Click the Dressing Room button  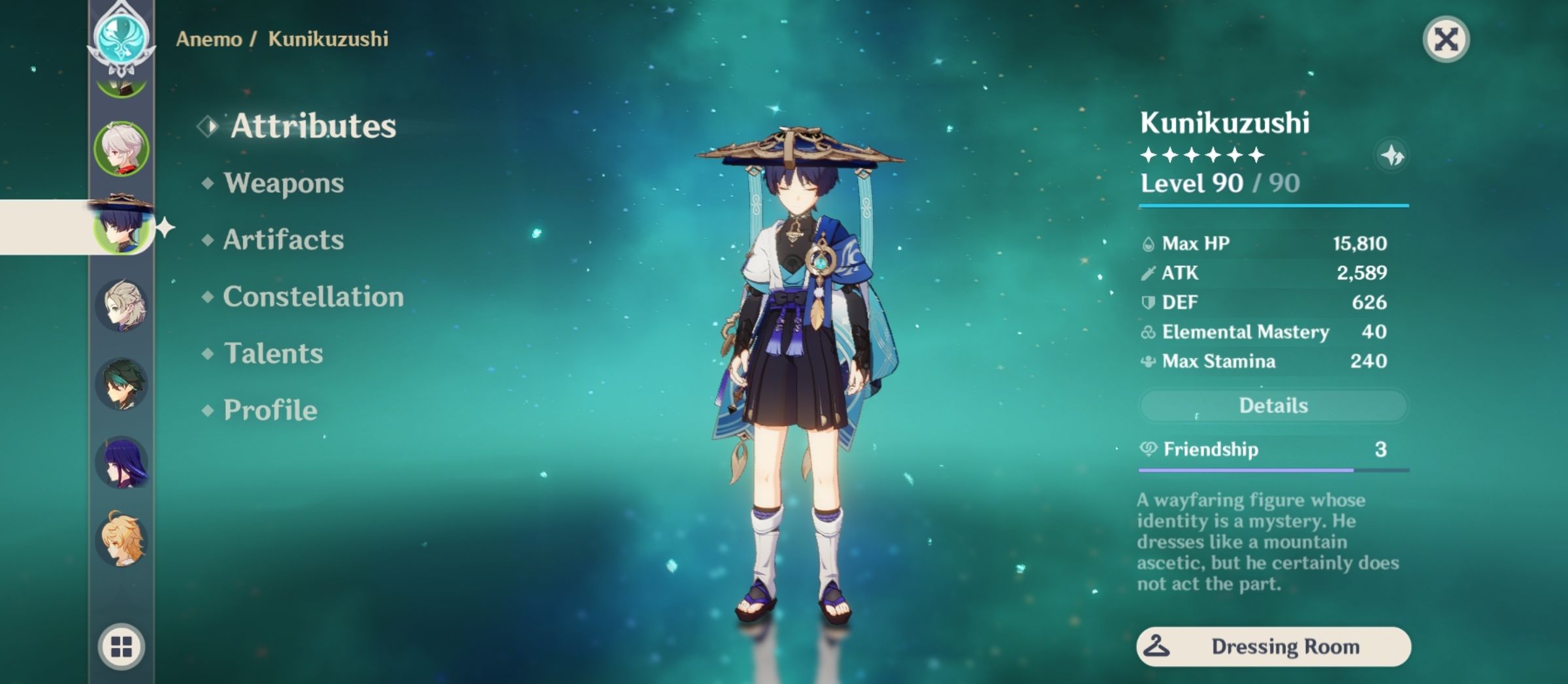tap(1272, 647)
